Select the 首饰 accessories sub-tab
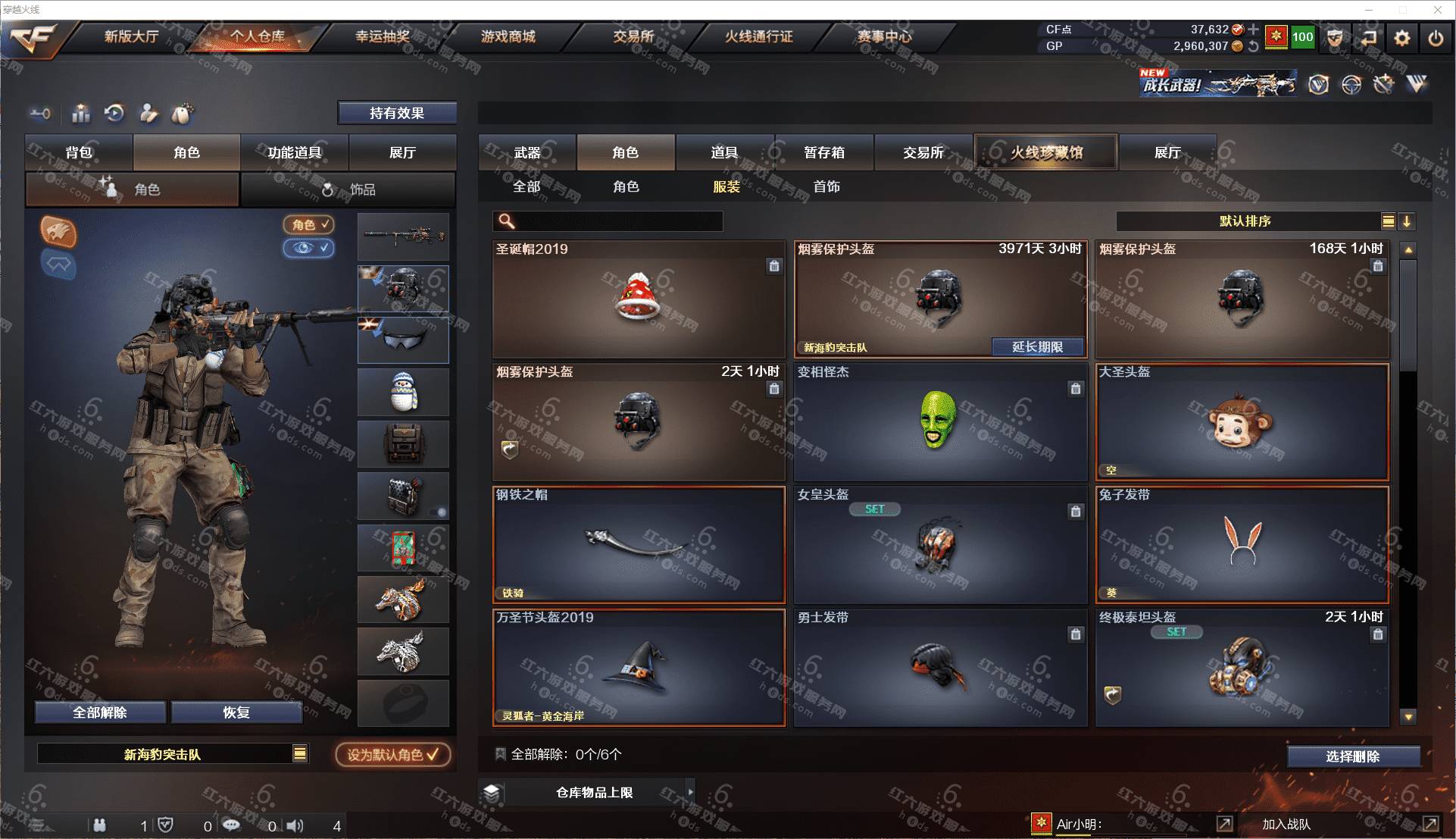The height and width of the screenshot is (839, 1456). click(x=826, y=186)
